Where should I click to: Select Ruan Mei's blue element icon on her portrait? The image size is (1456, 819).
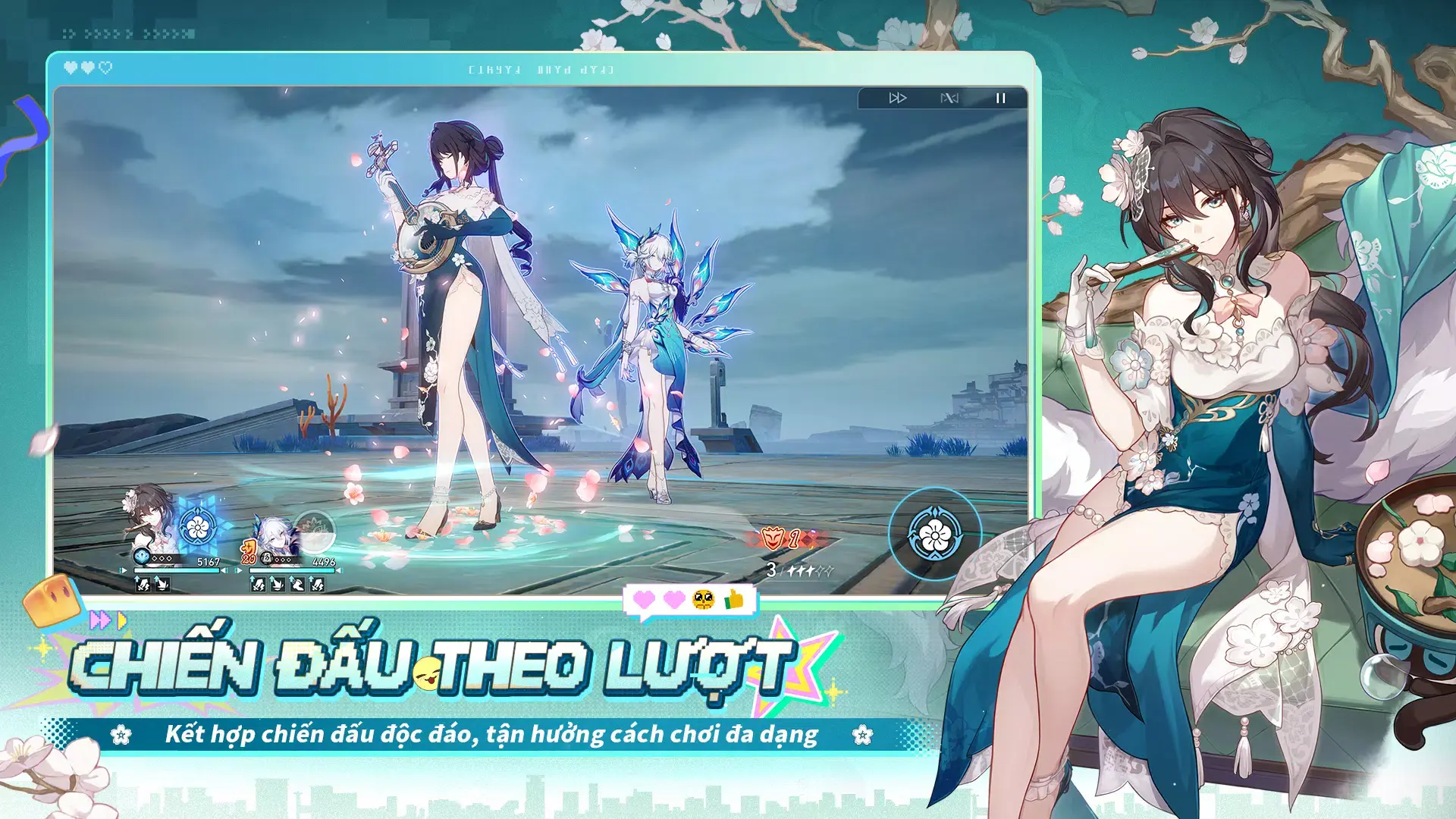click(142, 557)
